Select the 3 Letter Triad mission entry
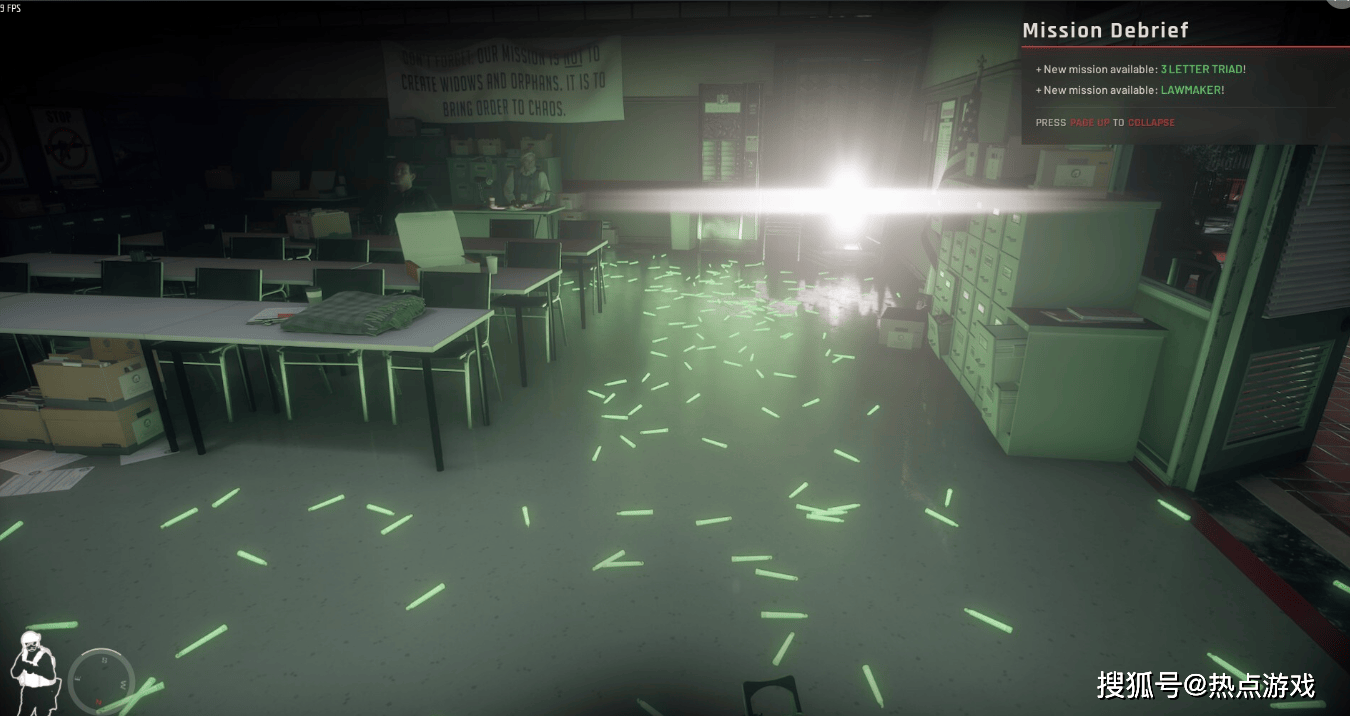 (1202, 69)
